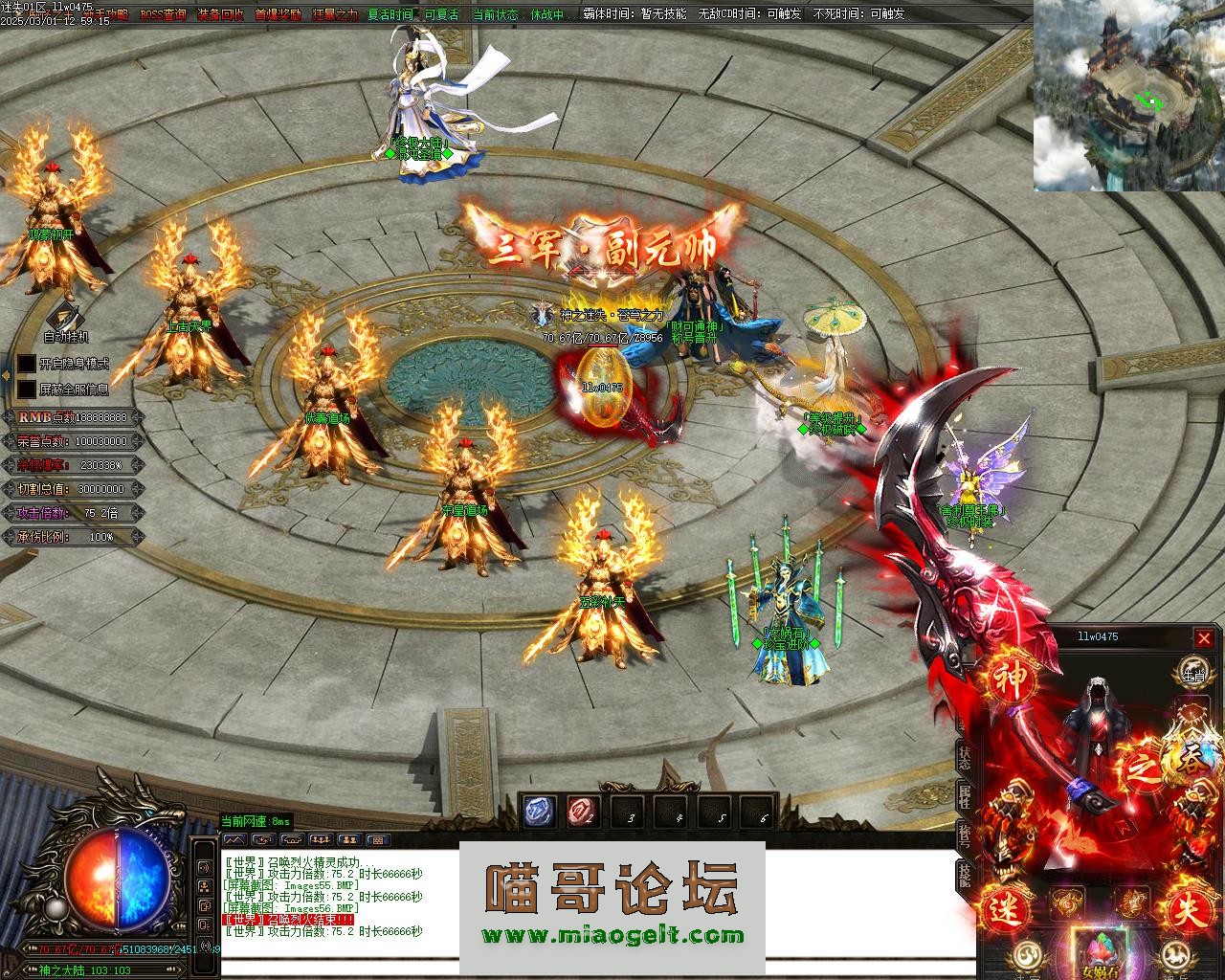Screen dimensions: 1225x980
Task: Open the 狂暴之力 berserk power menu
Action: 335,15
